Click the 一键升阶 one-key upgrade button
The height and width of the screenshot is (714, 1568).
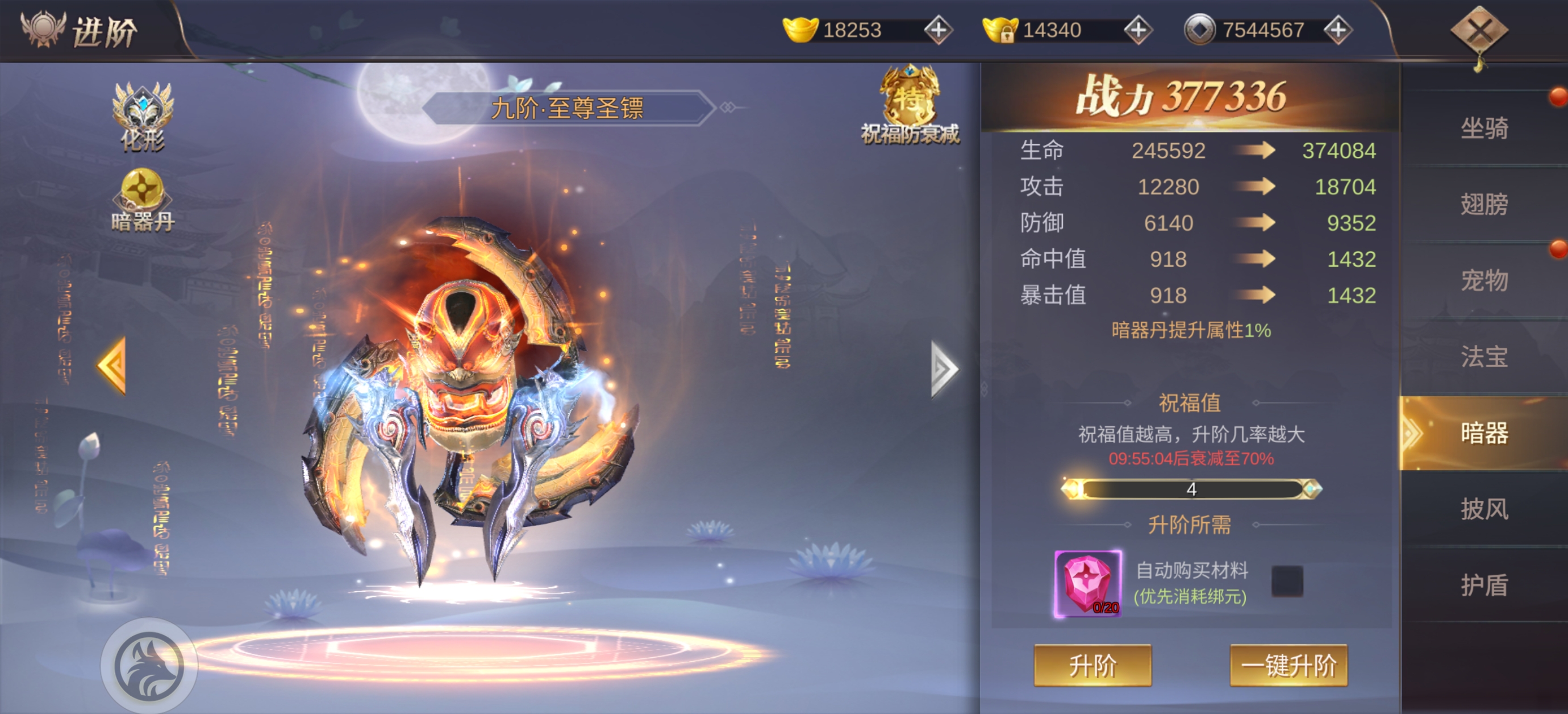tap(1288, 665)
